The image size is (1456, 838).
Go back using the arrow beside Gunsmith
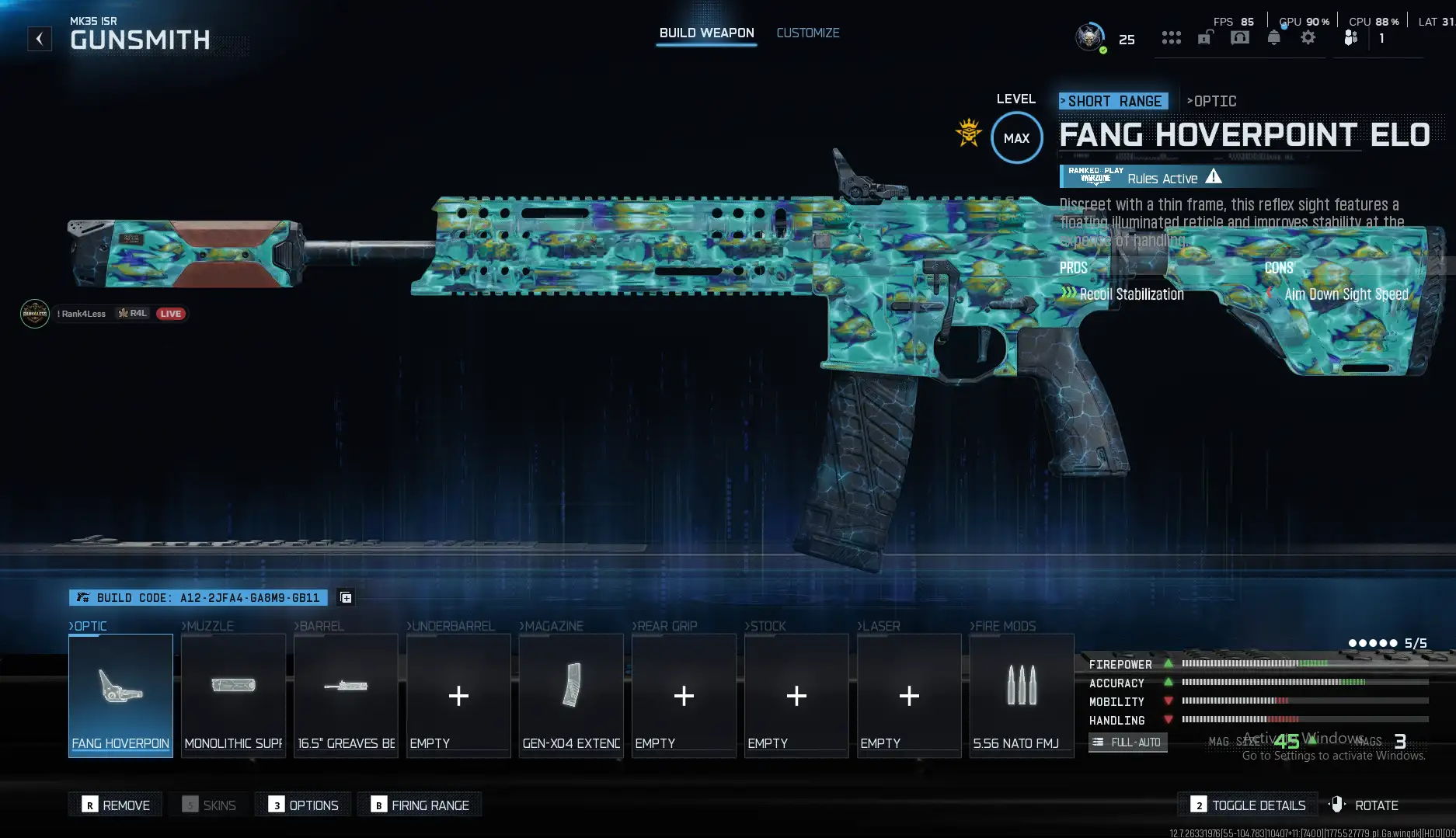click(40, 39)
